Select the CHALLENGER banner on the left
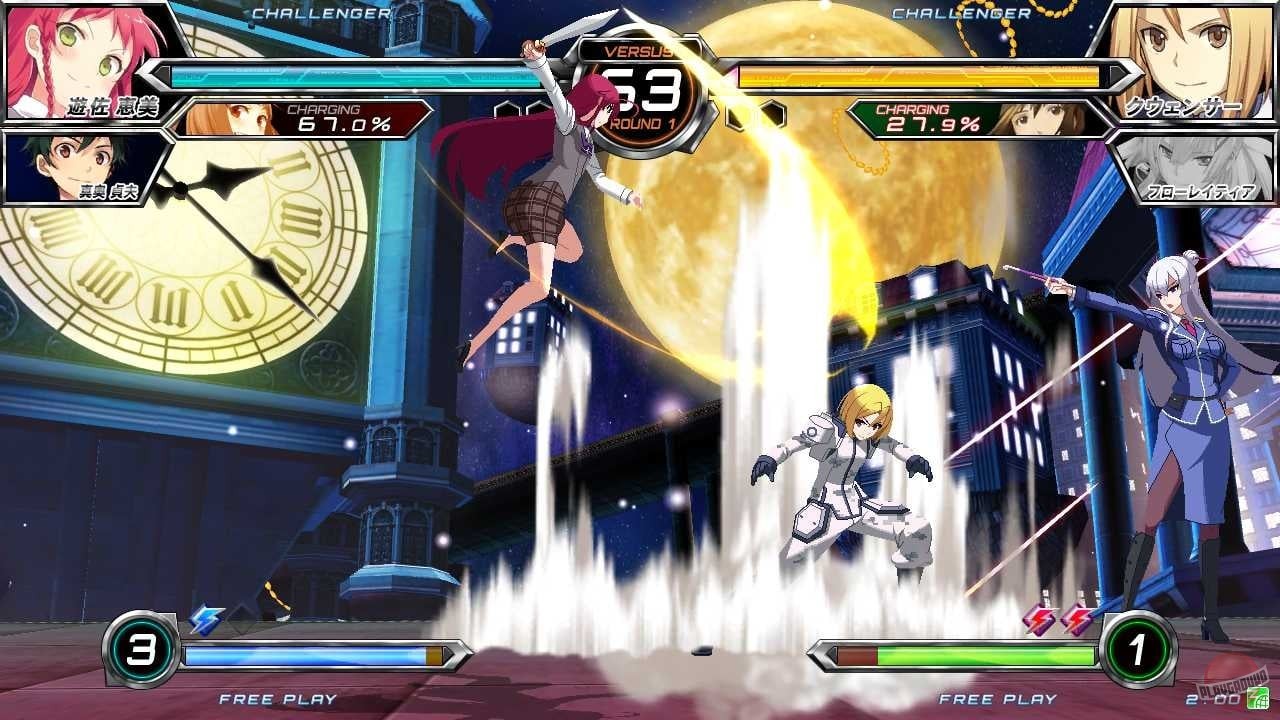 pos(319,14)
